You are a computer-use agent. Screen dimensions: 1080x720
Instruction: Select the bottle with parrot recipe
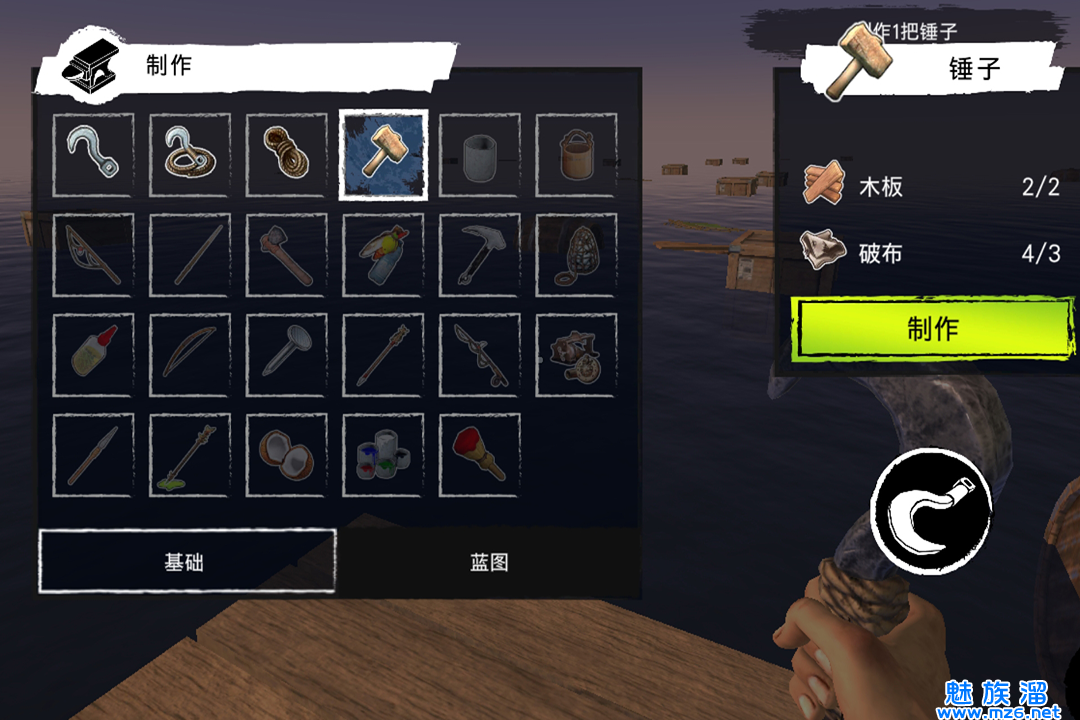pos(384,255)
